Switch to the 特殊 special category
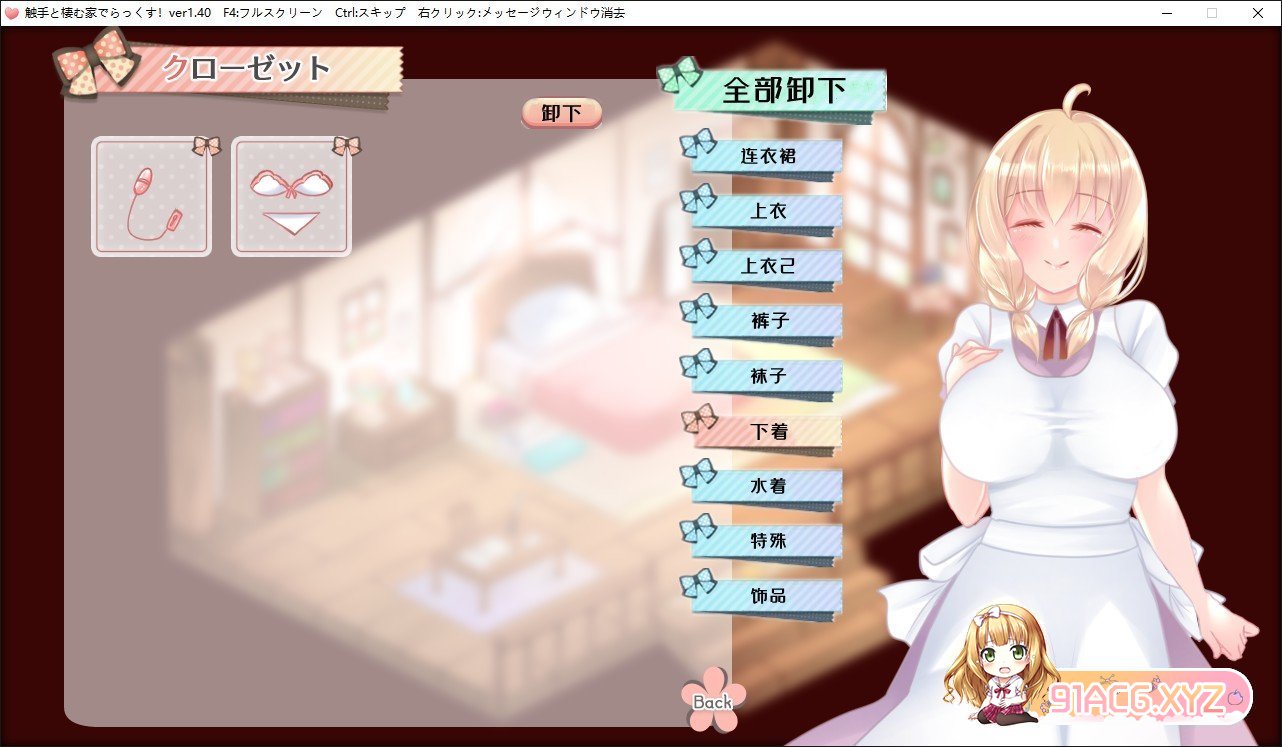 point(767,541)
